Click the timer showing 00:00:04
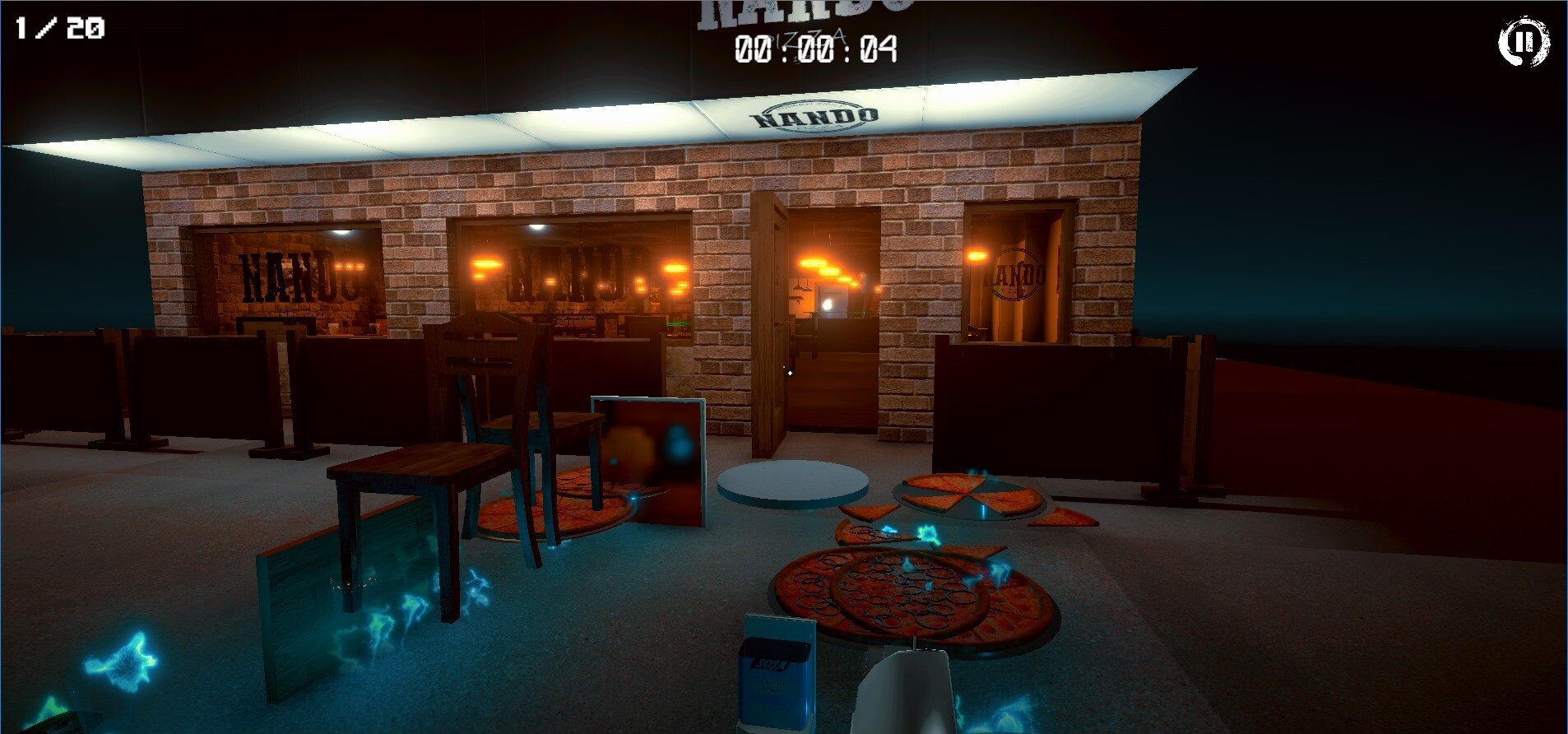 tap(815, 51)
